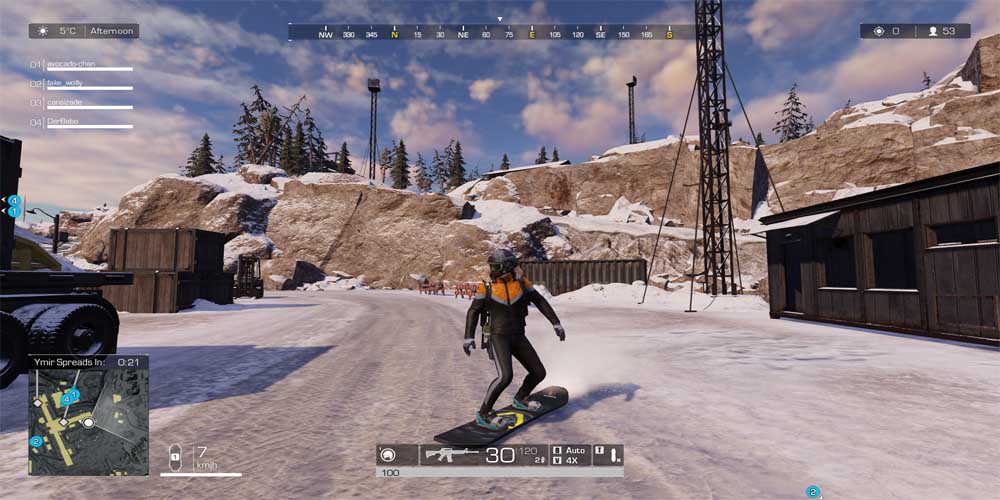This screenshot has height=500, width=1000.
Task: Click the vehicle seat indicator icon
Action: 175,457
